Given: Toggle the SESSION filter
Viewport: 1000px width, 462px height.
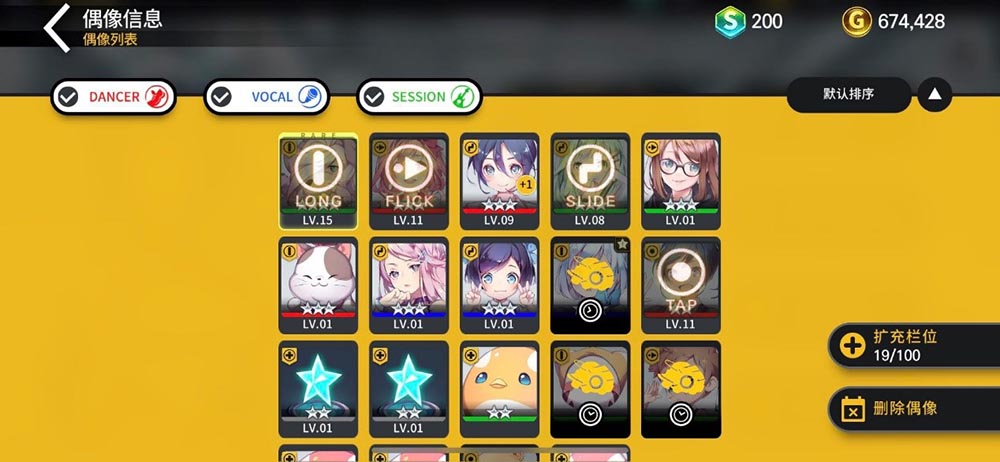Looking at the screenshot, I should click(419, 97).
